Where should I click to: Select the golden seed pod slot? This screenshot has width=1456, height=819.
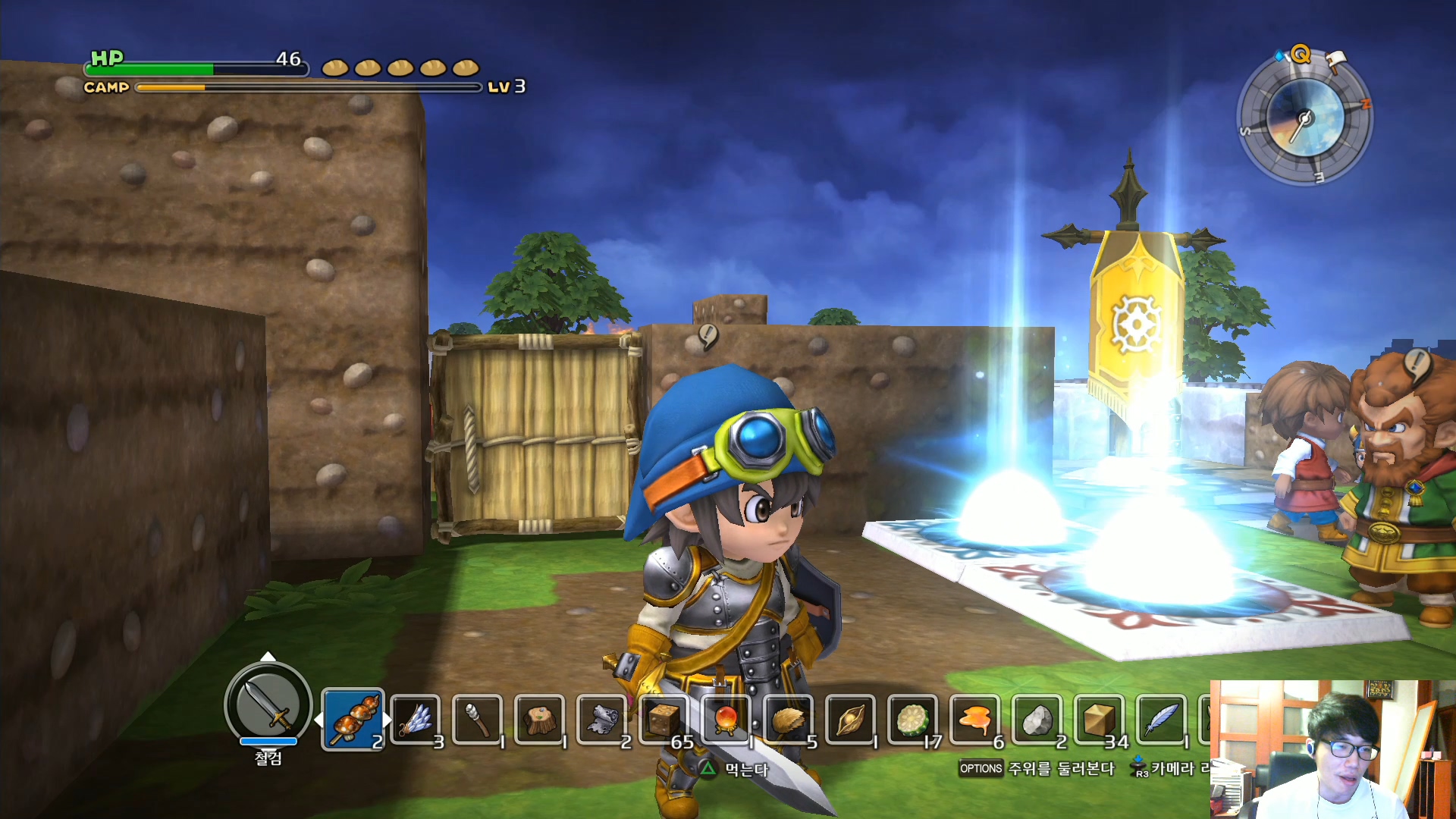[x=851, y=719]
